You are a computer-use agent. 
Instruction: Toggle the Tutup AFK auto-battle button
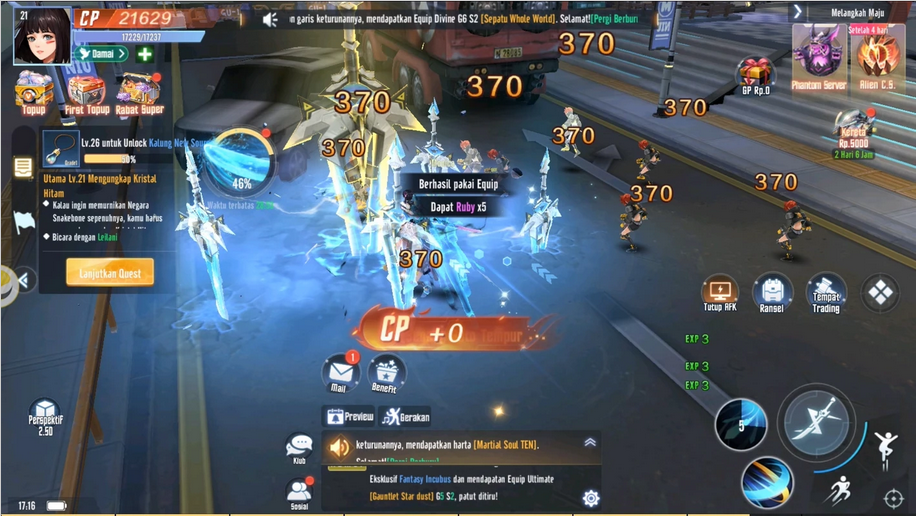click(719, 294)
